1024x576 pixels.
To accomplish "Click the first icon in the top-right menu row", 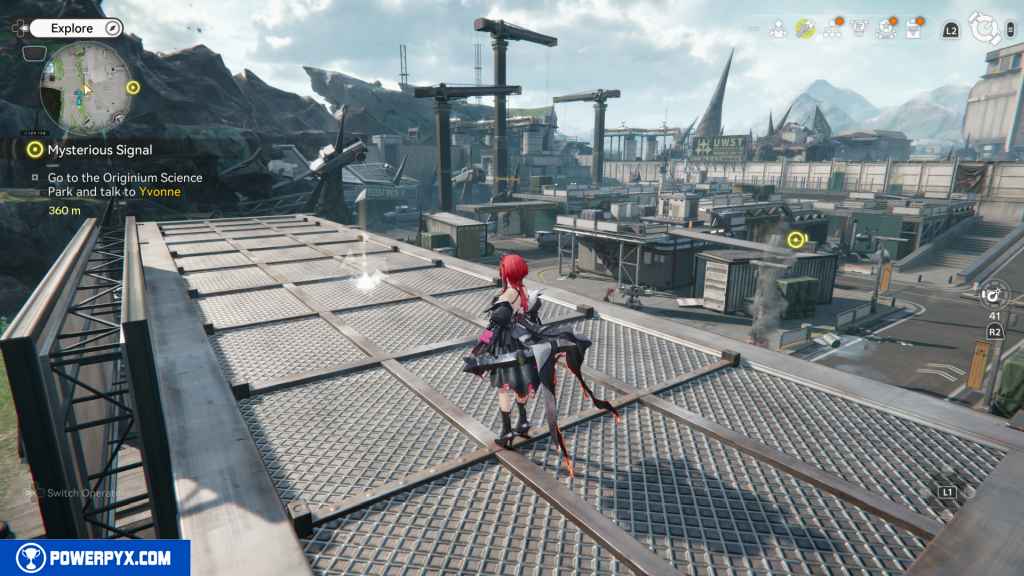I will (777, 29).
